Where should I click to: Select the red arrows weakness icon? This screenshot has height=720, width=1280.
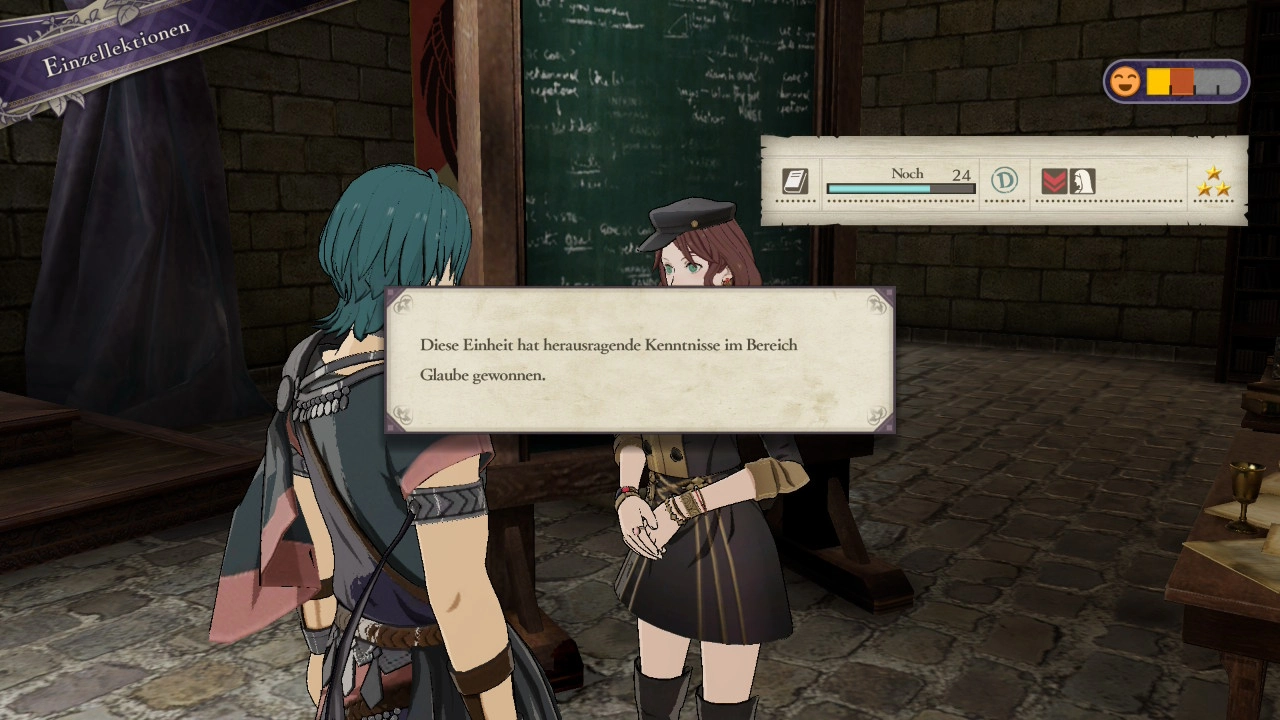click(1054, 181)
